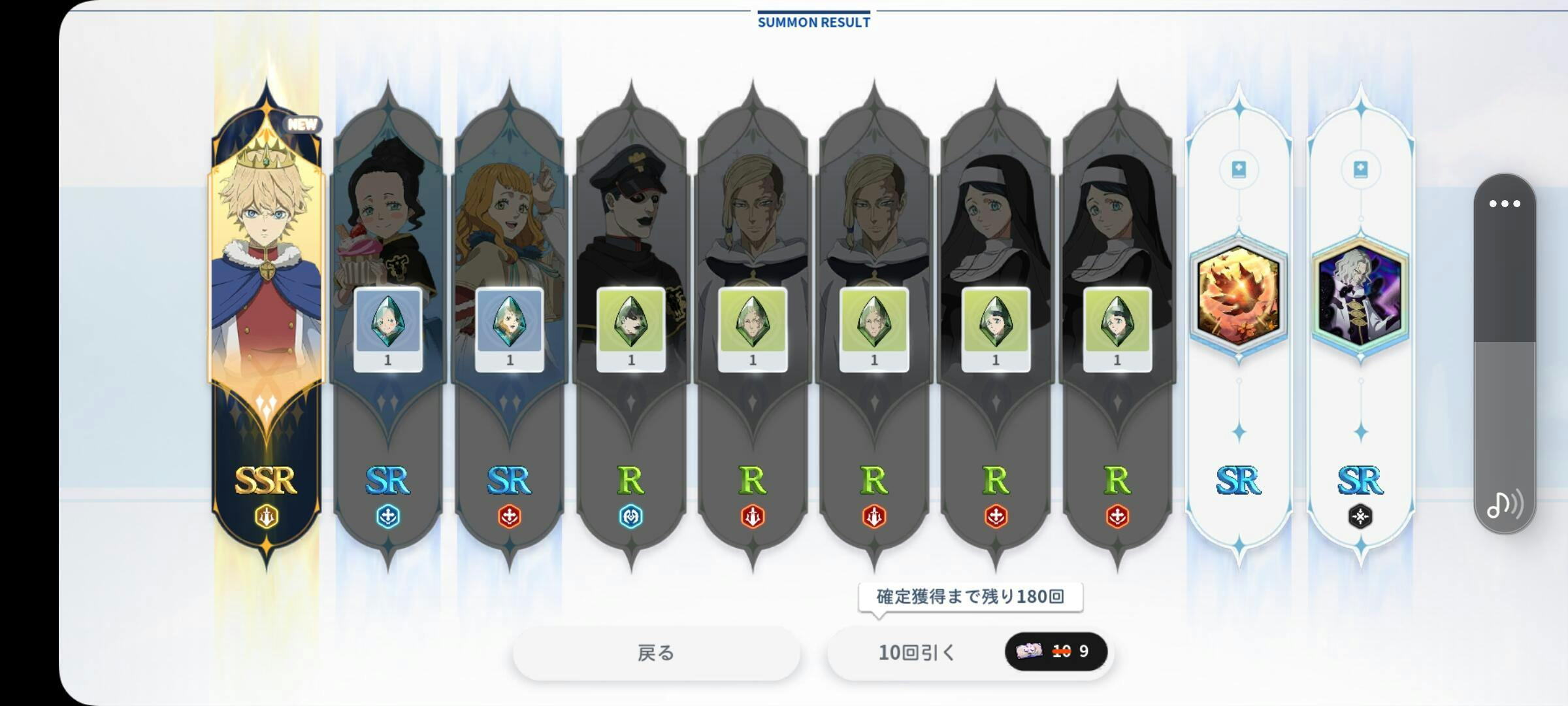The width and height of the screenshot is (1568, 706).
Task: Choose the SR white-haired mage skill card
Action: pos(1360,294)
